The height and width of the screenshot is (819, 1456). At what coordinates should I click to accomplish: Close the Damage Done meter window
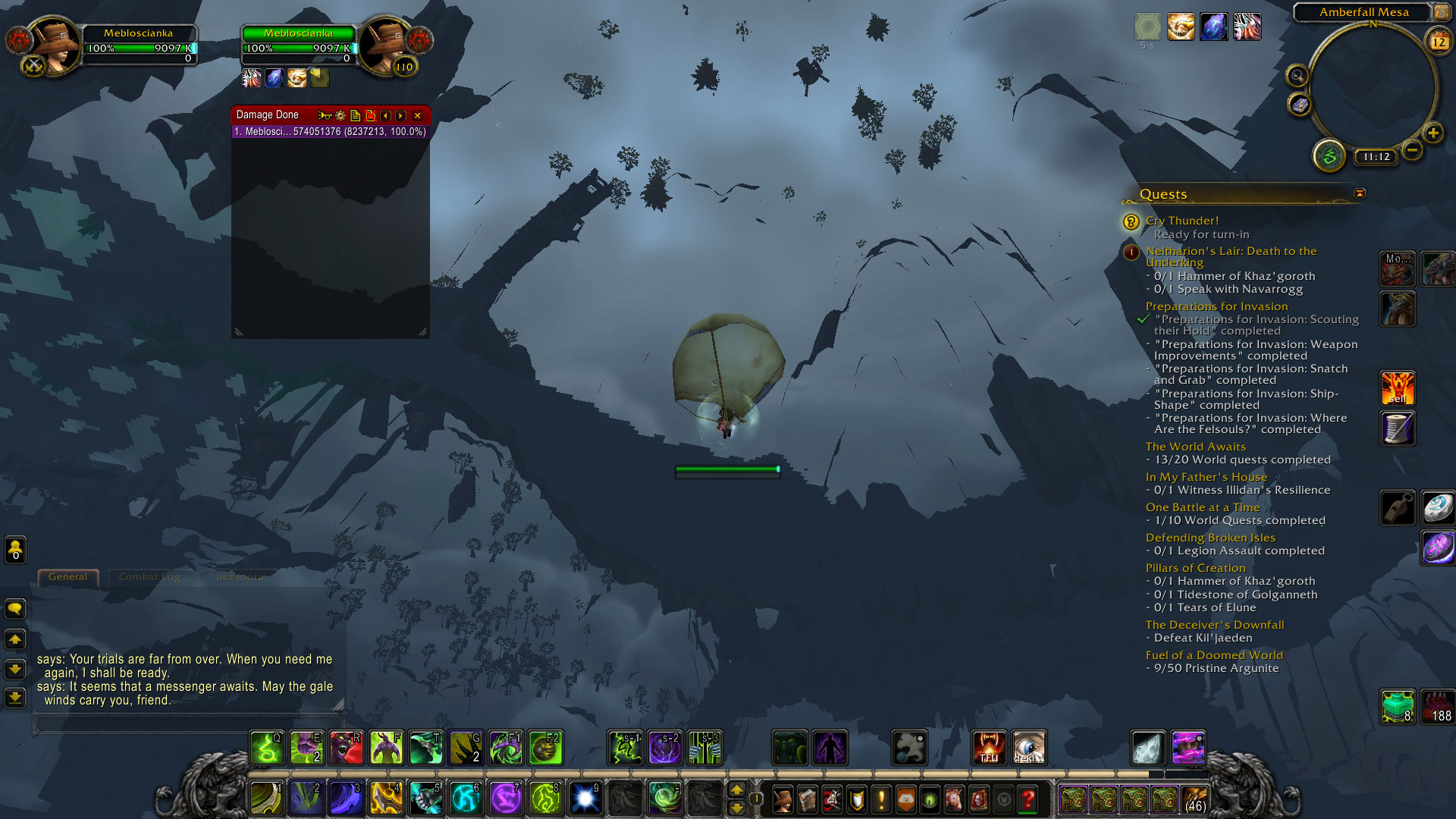coord(417,115)
